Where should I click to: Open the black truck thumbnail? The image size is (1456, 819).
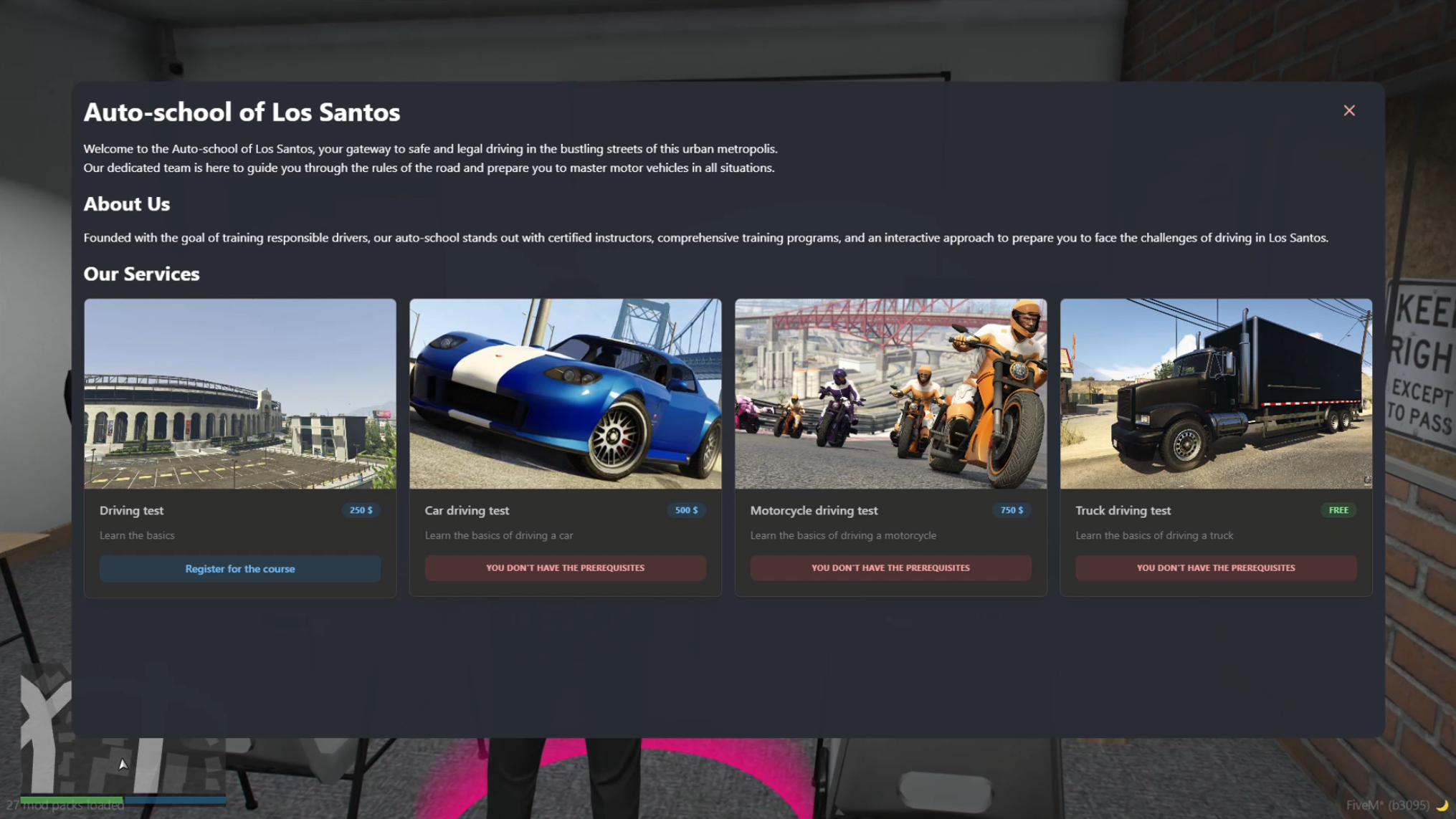tap(1215, 393)
